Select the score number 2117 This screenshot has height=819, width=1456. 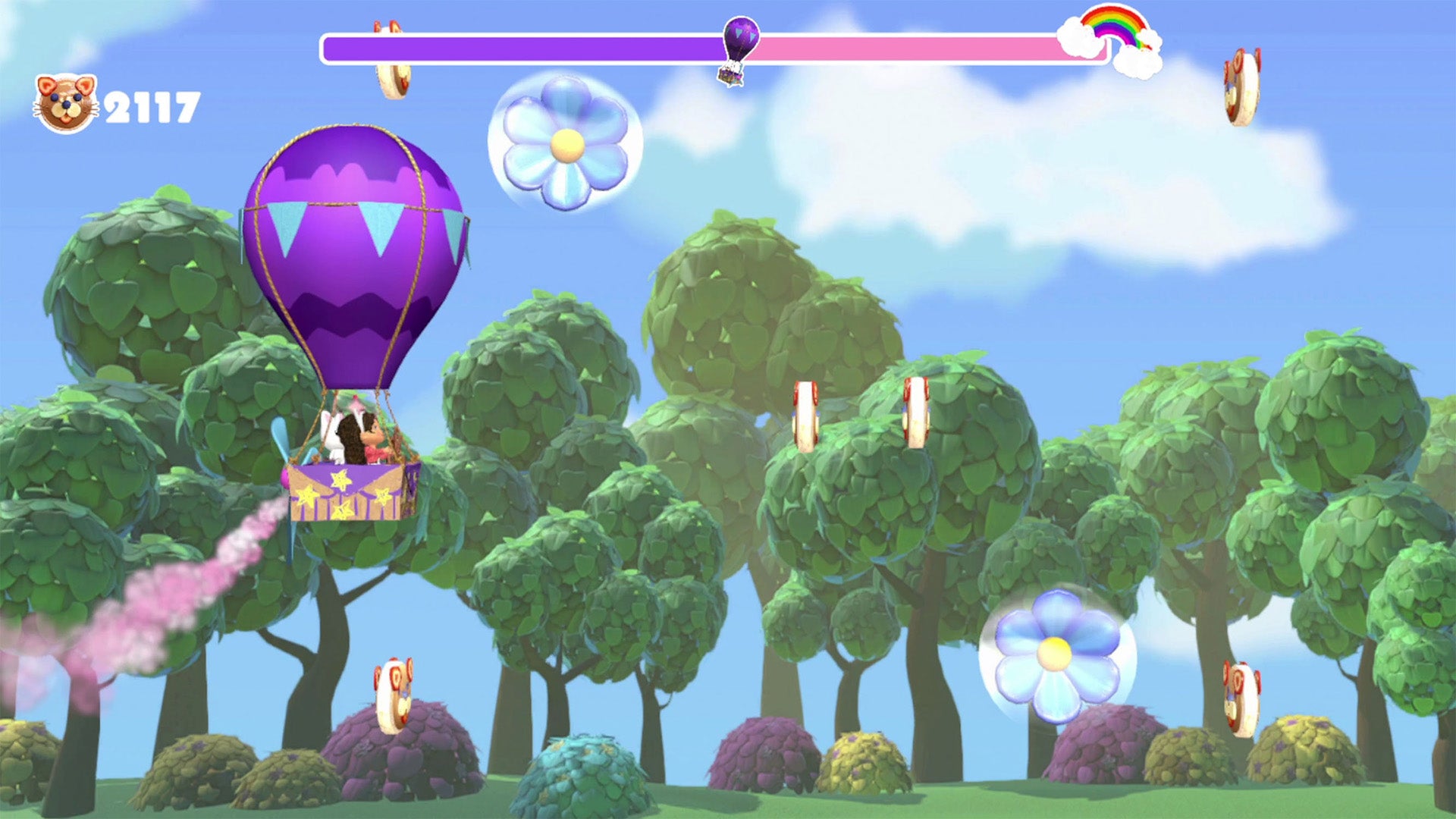coord(150,99)
